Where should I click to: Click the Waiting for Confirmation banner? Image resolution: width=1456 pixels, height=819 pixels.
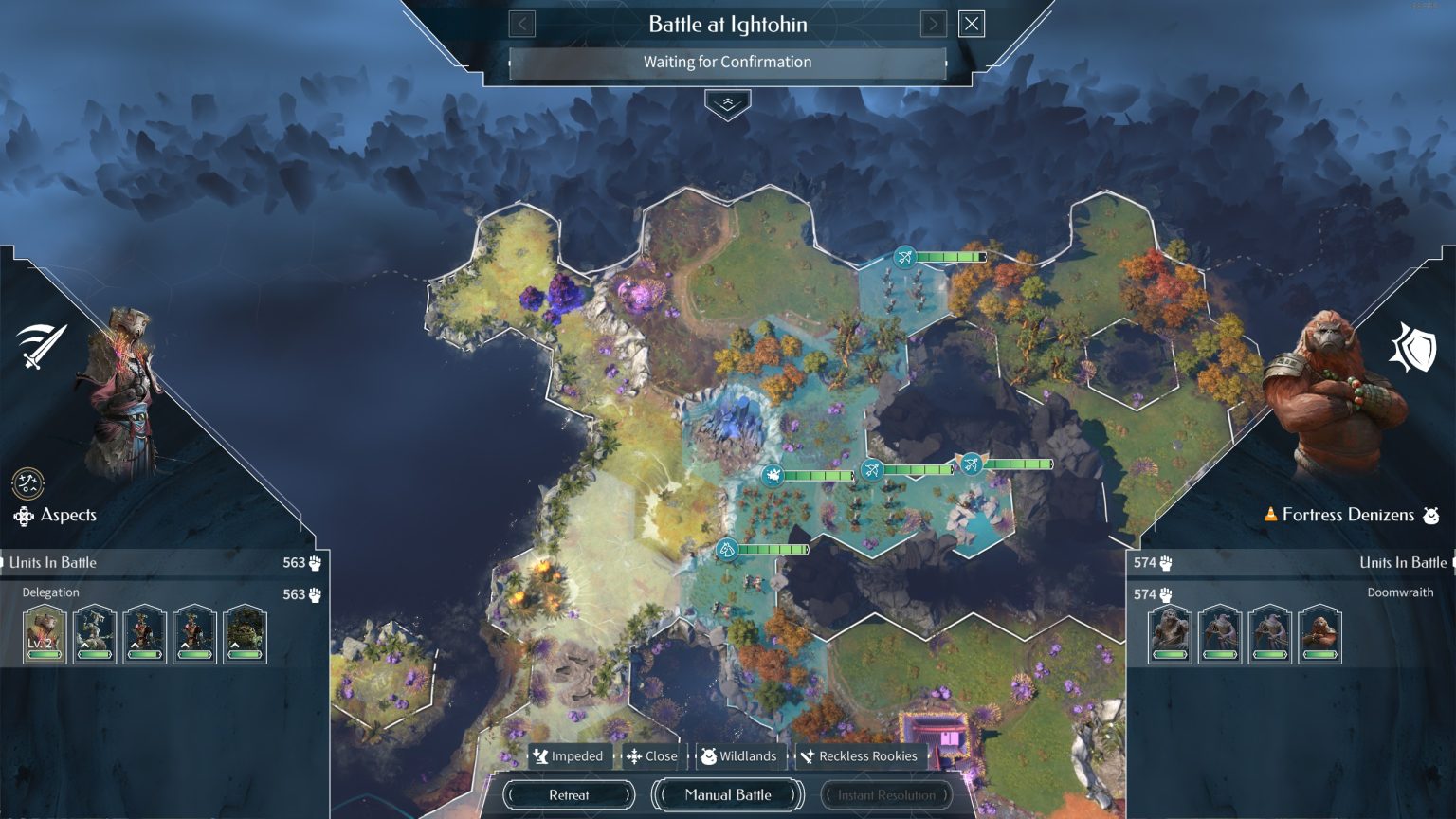click(727, 62)
